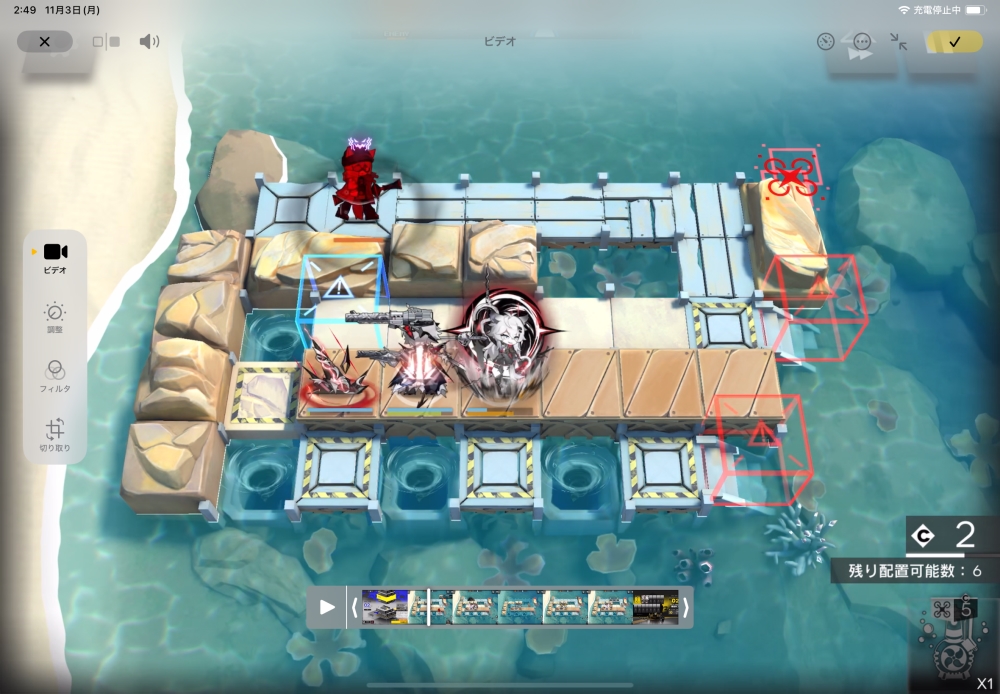The height and width of the screenshot is (694, 1000).
Task: Cancel editing with the X button
Action: [44, 42]
